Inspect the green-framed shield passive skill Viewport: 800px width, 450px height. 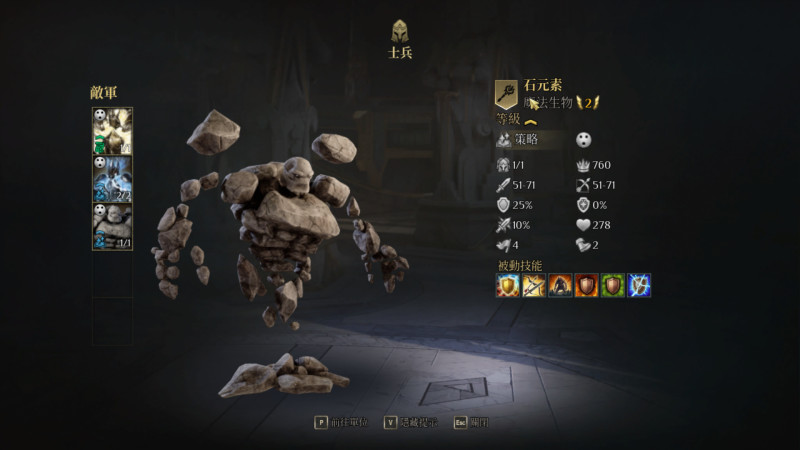pyautogui.click(x=612, y=285)
